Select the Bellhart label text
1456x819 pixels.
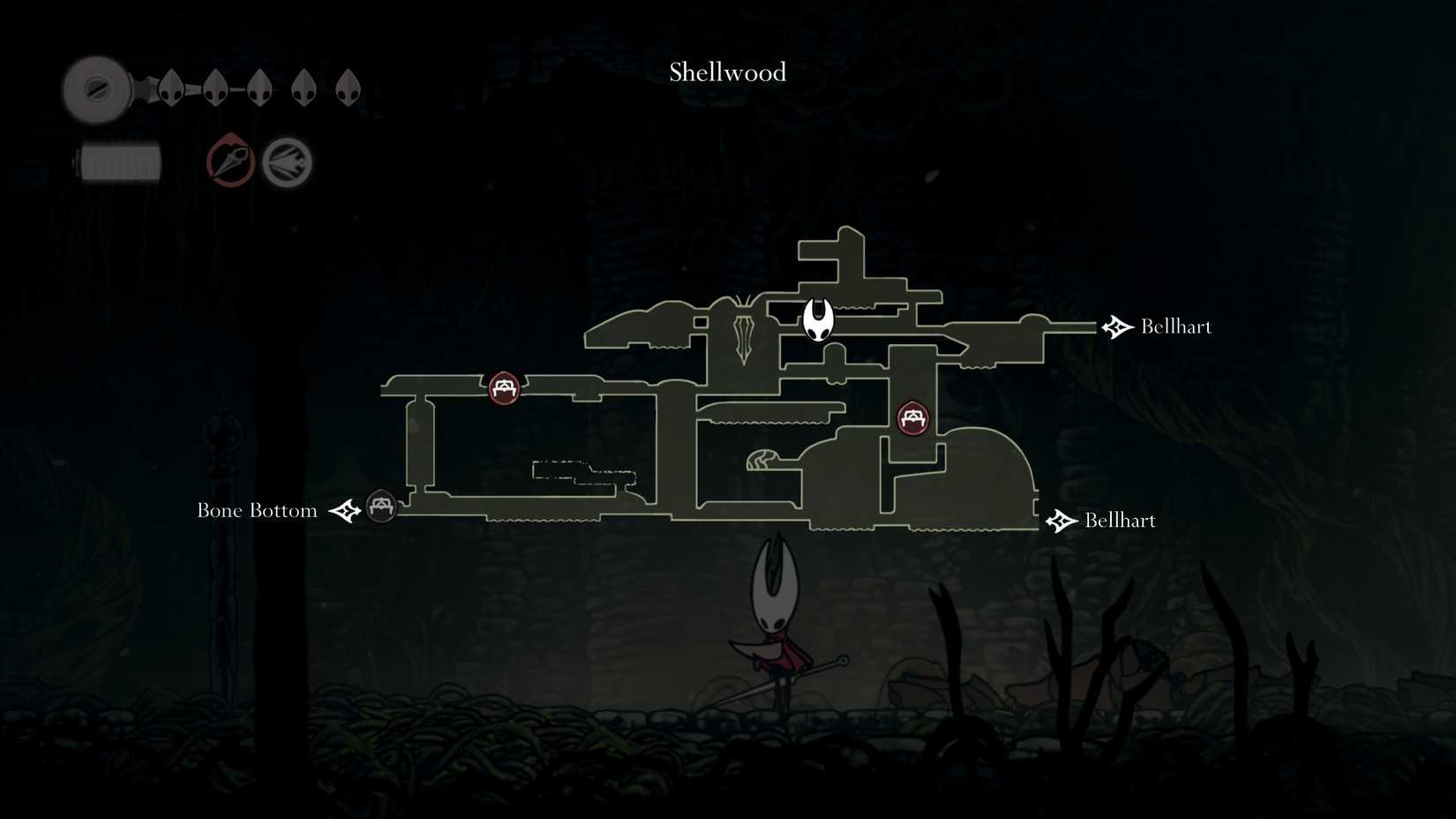[x=1176, y=327]
